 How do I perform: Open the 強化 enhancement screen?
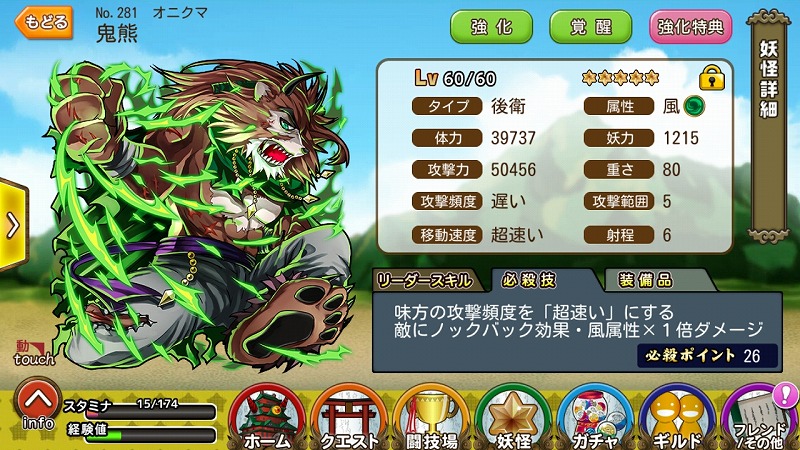click(x=491, y=27)
